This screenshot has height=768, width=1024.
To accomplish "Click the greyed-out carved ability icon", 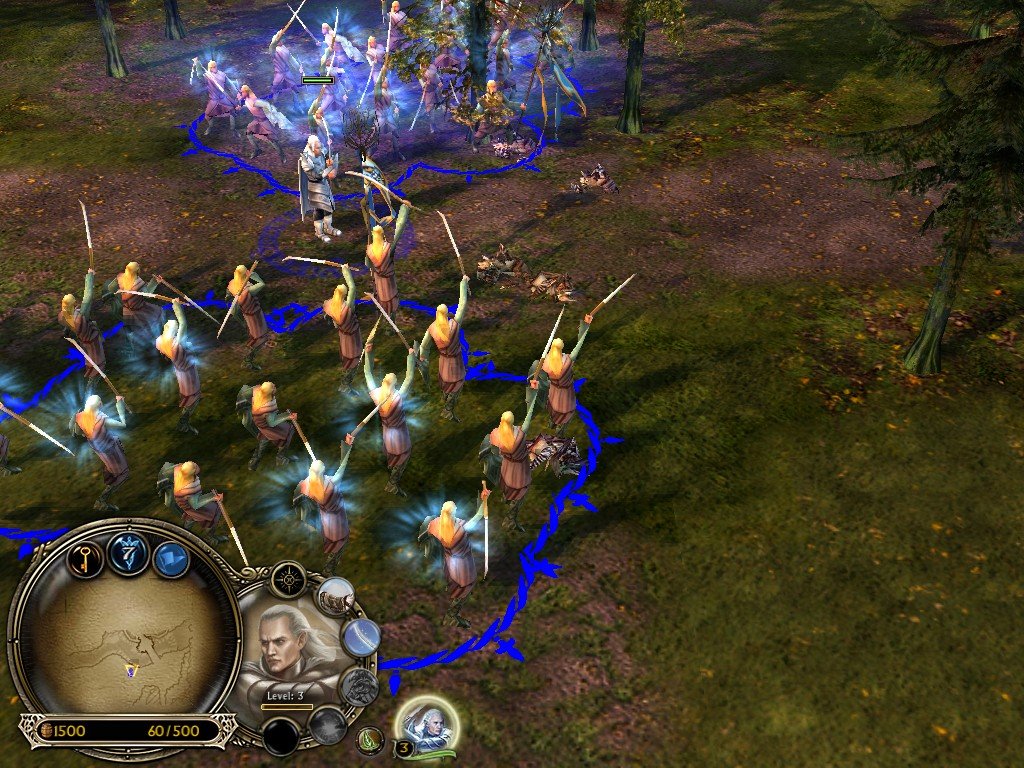I will 359,686.
